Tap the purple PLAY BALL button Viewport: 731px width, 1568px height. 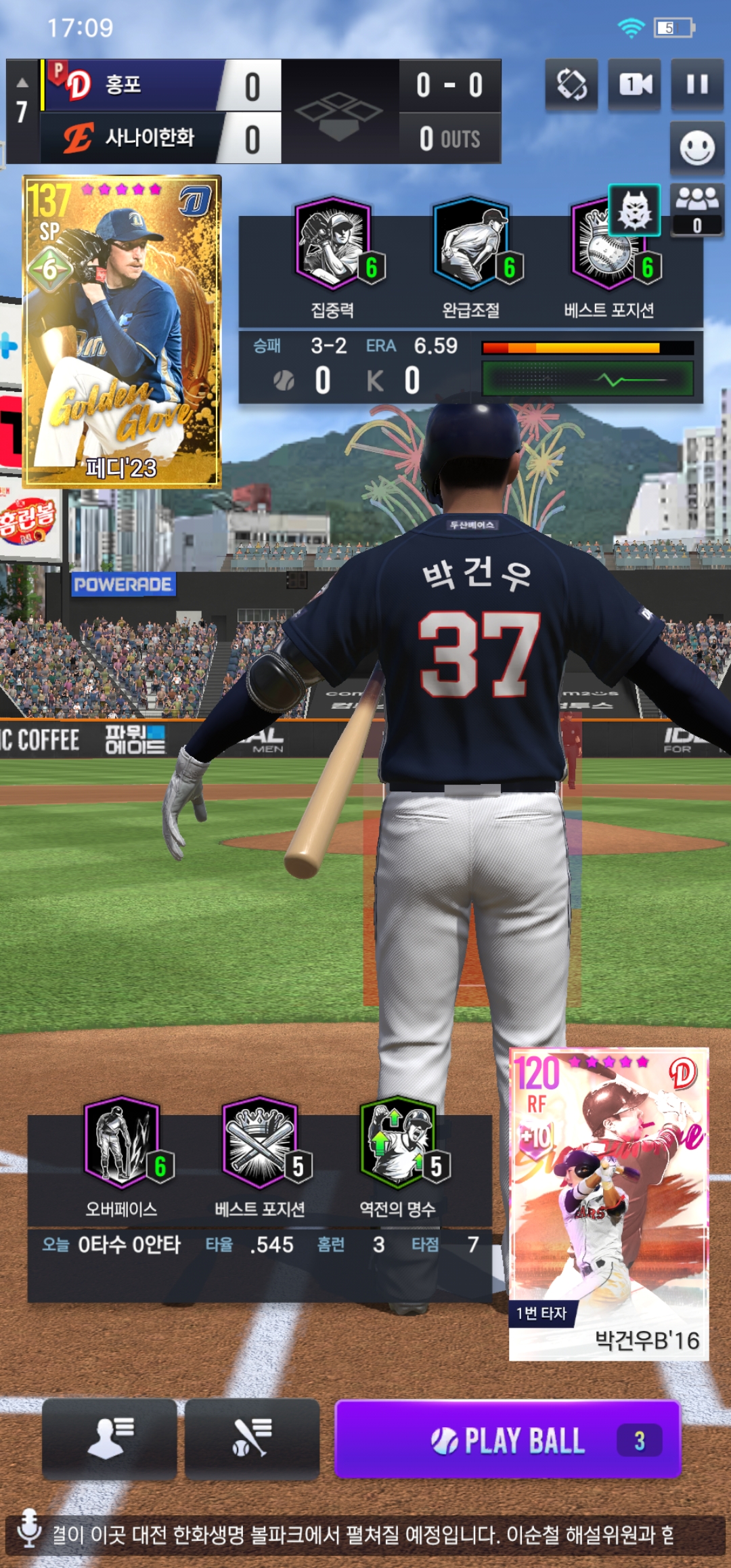(508, 1440)
